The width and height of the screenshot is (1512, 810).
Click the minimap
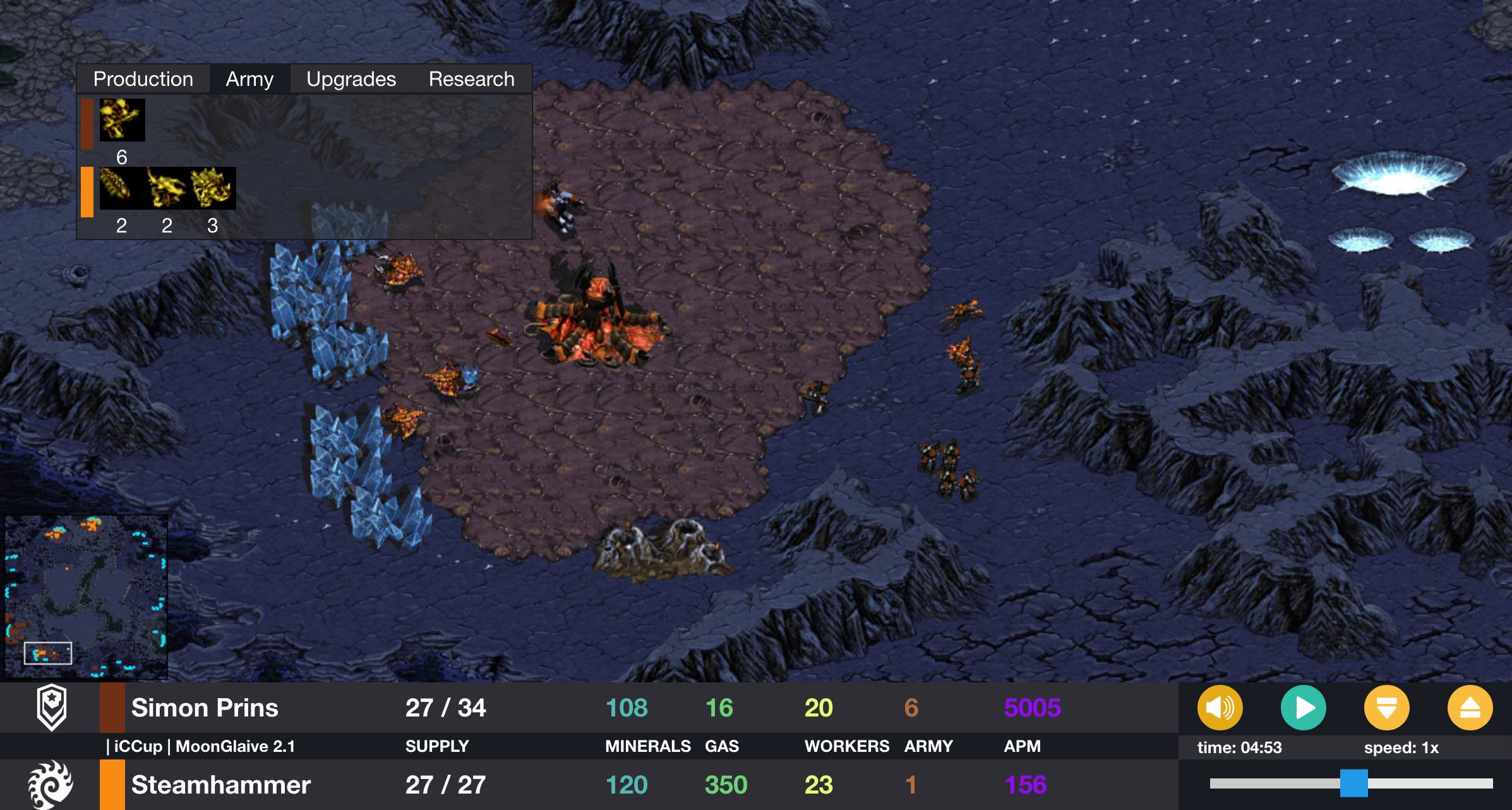[x=86, y=596]
